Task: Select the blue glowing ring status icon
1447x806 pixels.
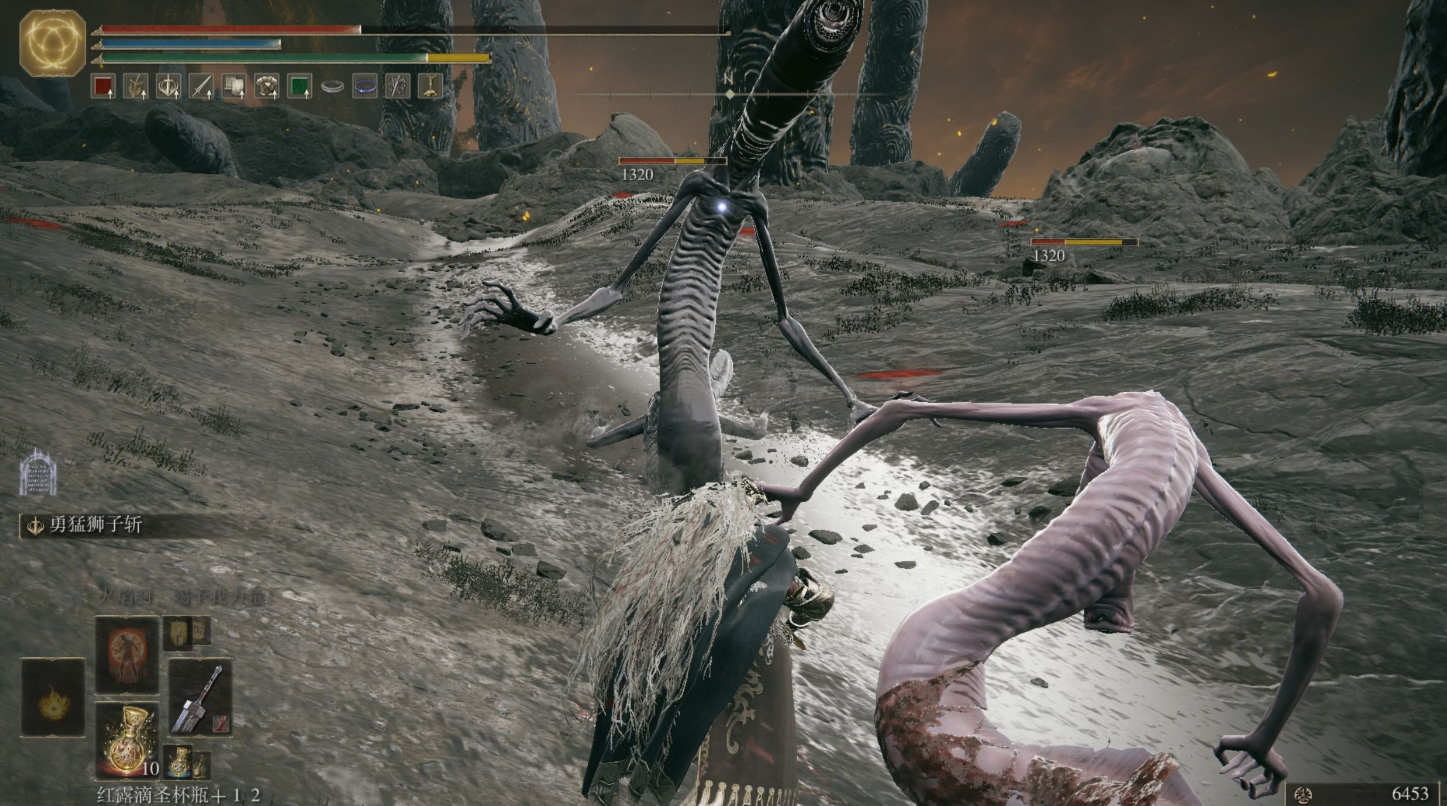Action: [365, 86]
